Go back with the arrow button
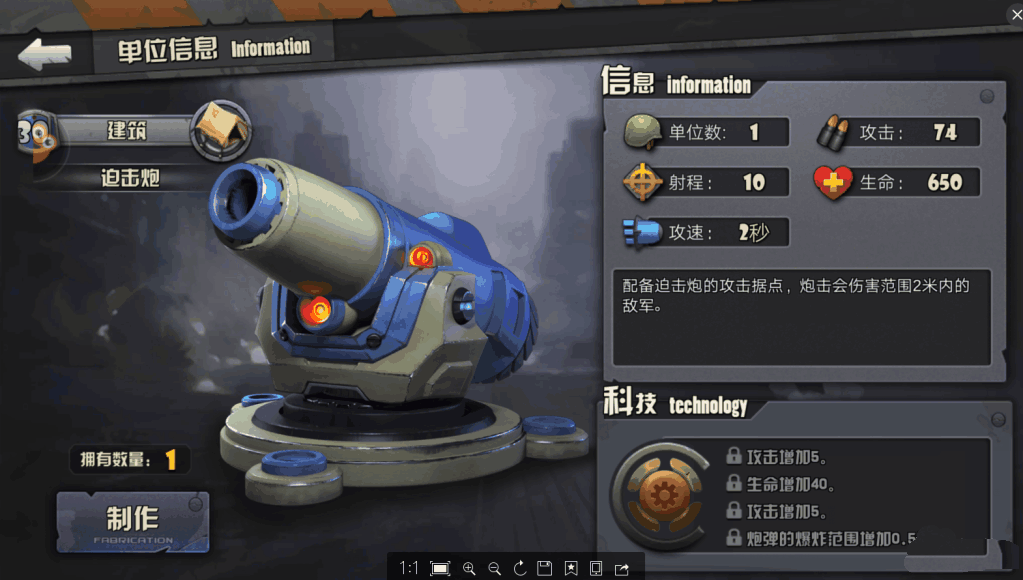1023x580 pixels. 45,54
